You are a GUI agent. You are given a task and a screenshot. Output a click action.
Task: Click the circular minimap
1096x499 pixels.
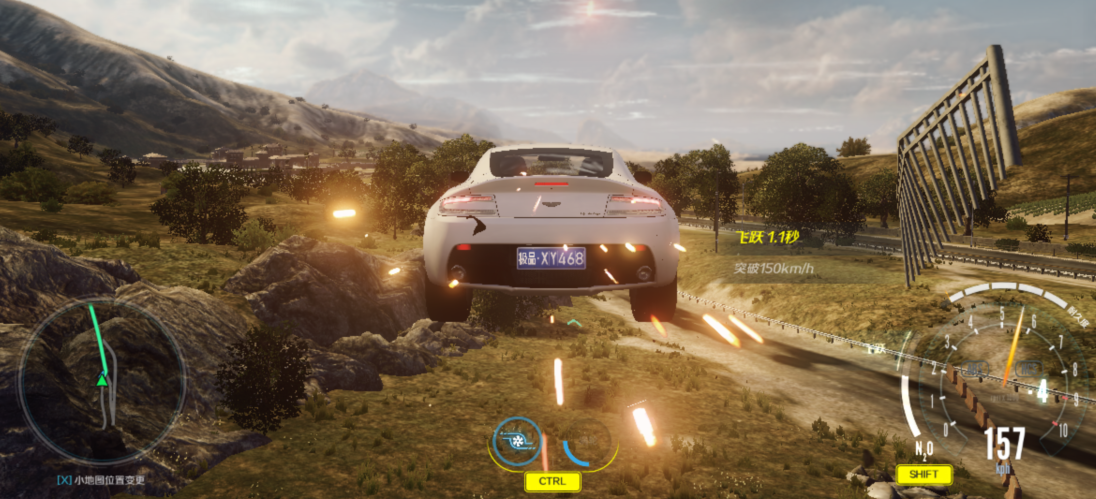(x=101, y=381)
